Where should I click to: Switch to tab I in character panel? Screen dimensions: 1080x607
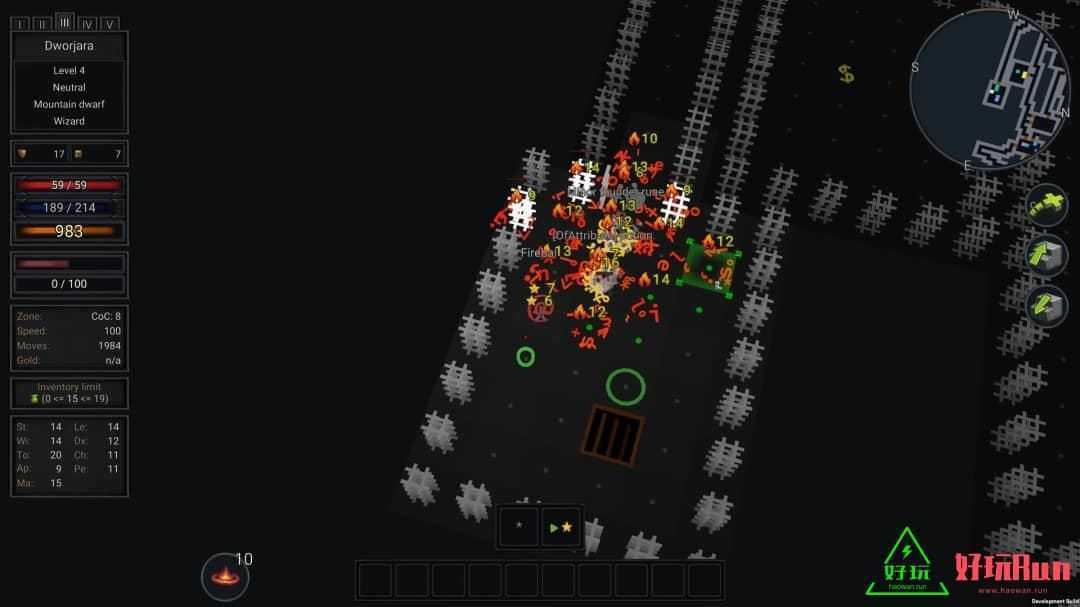(x=20, y=24)
